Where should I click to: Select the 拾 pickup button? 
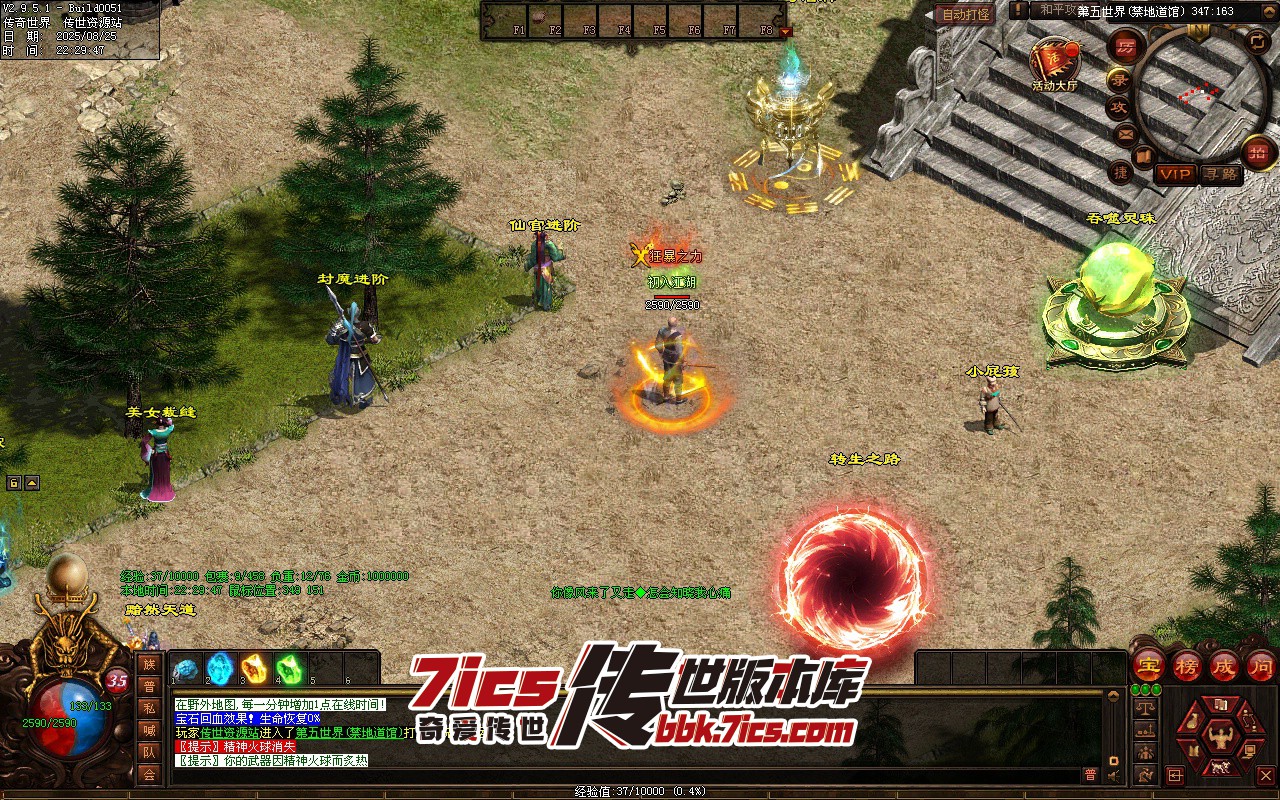(x=1258, y=153)
